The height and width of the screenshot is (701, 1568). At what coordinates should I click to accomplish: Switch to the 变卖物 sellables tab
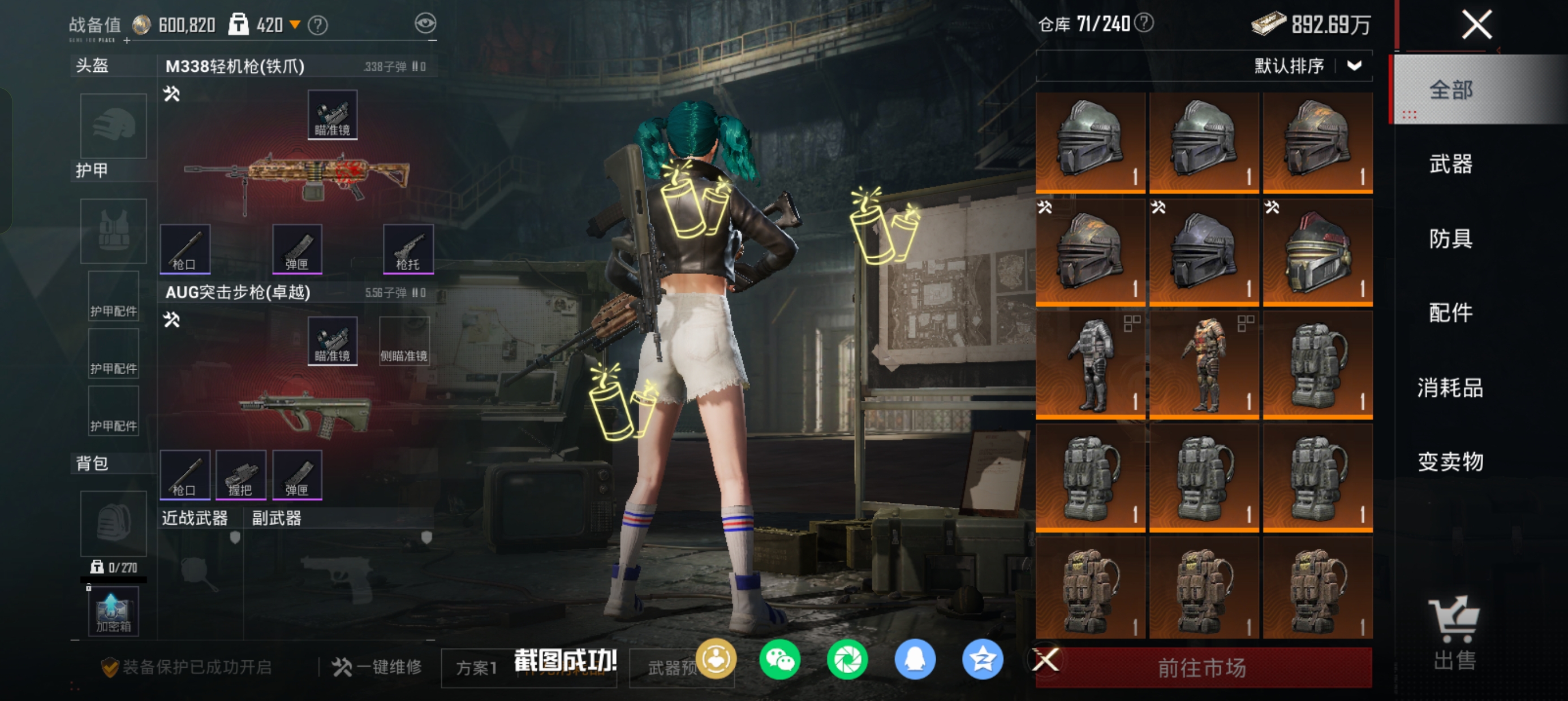[x=1450, y=462]
